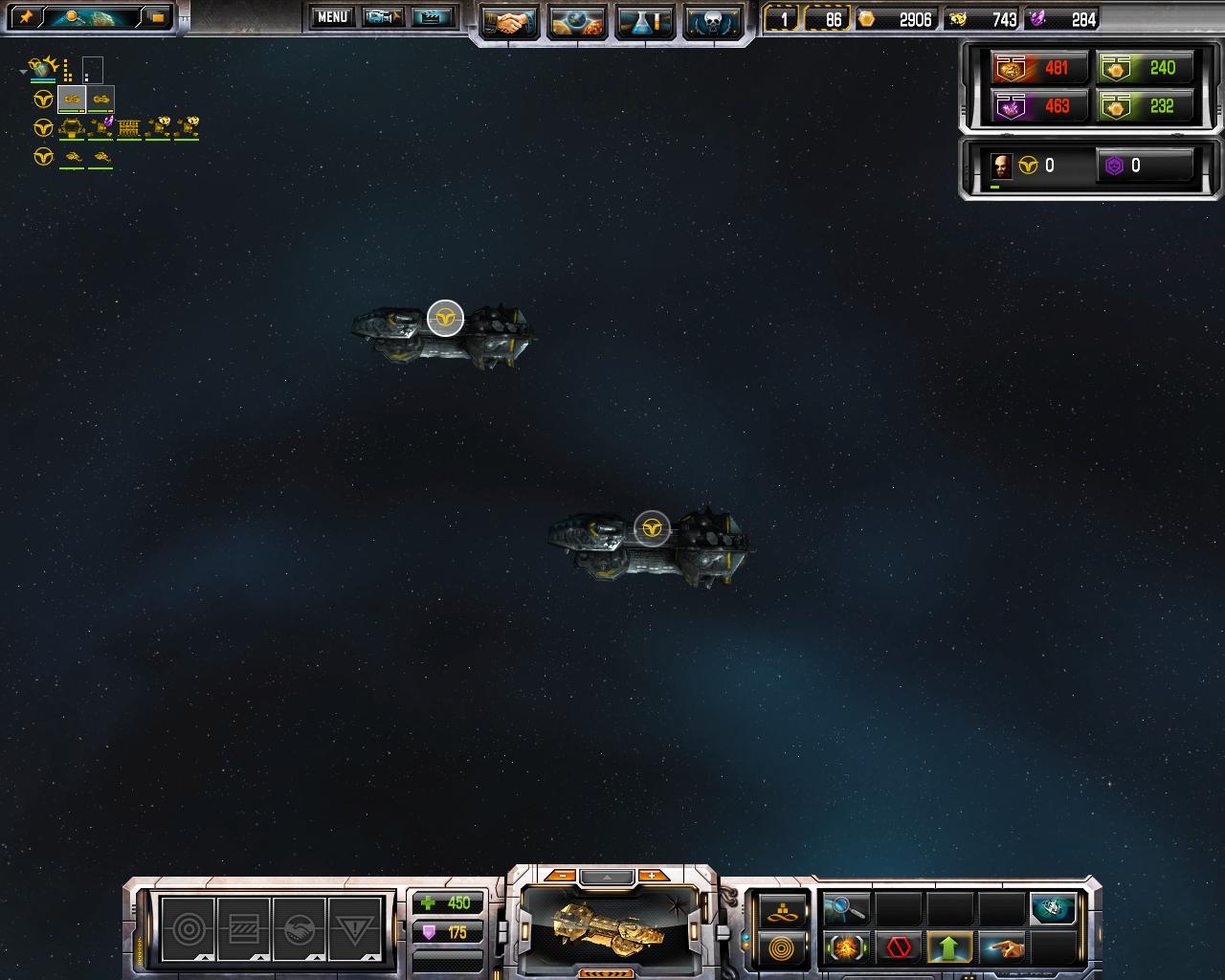The height and width of the screenshot is (980, 1225).
Task: Open the film clapperboard button
Action: coord(433,16)
